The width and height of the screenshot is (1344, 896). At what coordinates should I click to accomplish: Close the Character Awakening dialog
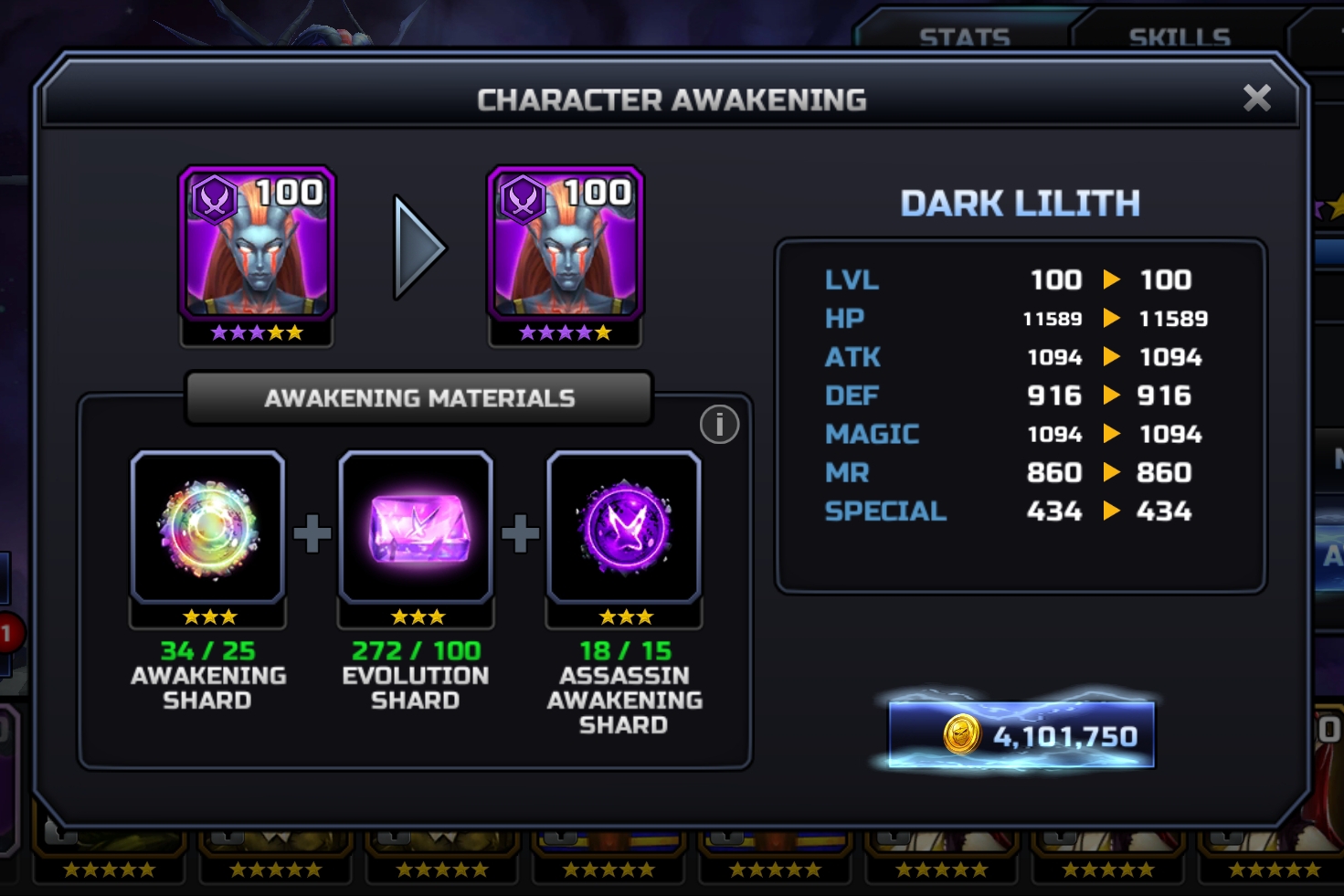pyautogui.click(x=1257, y=98)
